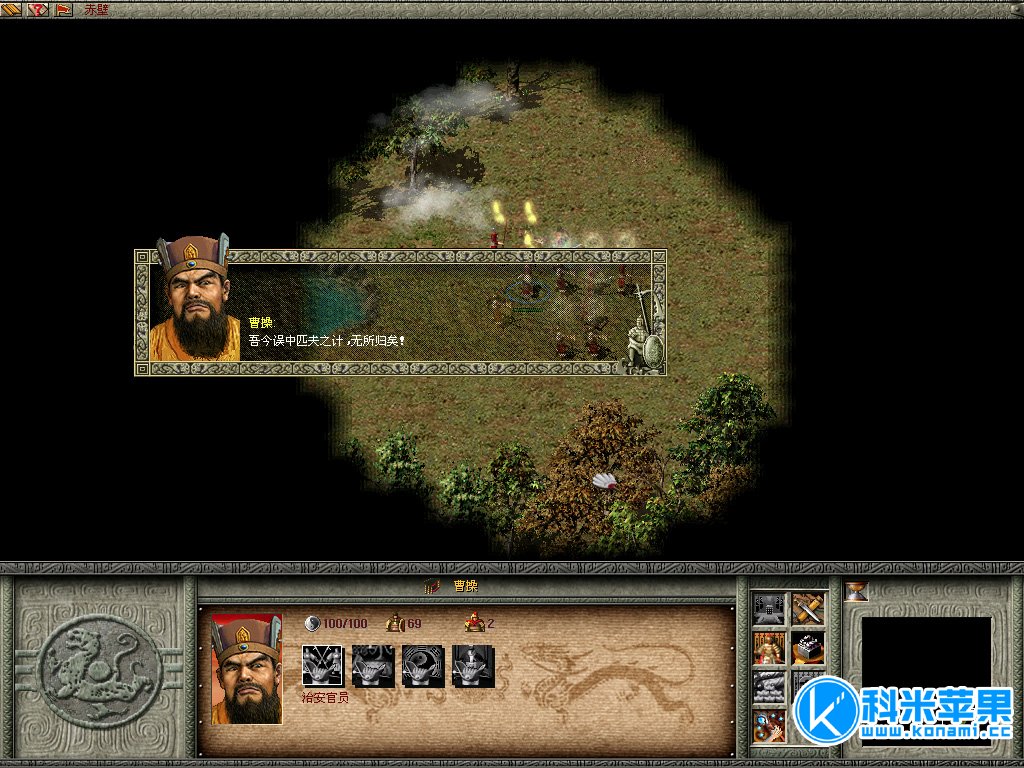1024x768 pixels.
Task: Select the first skill icon labeled 治安官员
Action: point(322,665)
